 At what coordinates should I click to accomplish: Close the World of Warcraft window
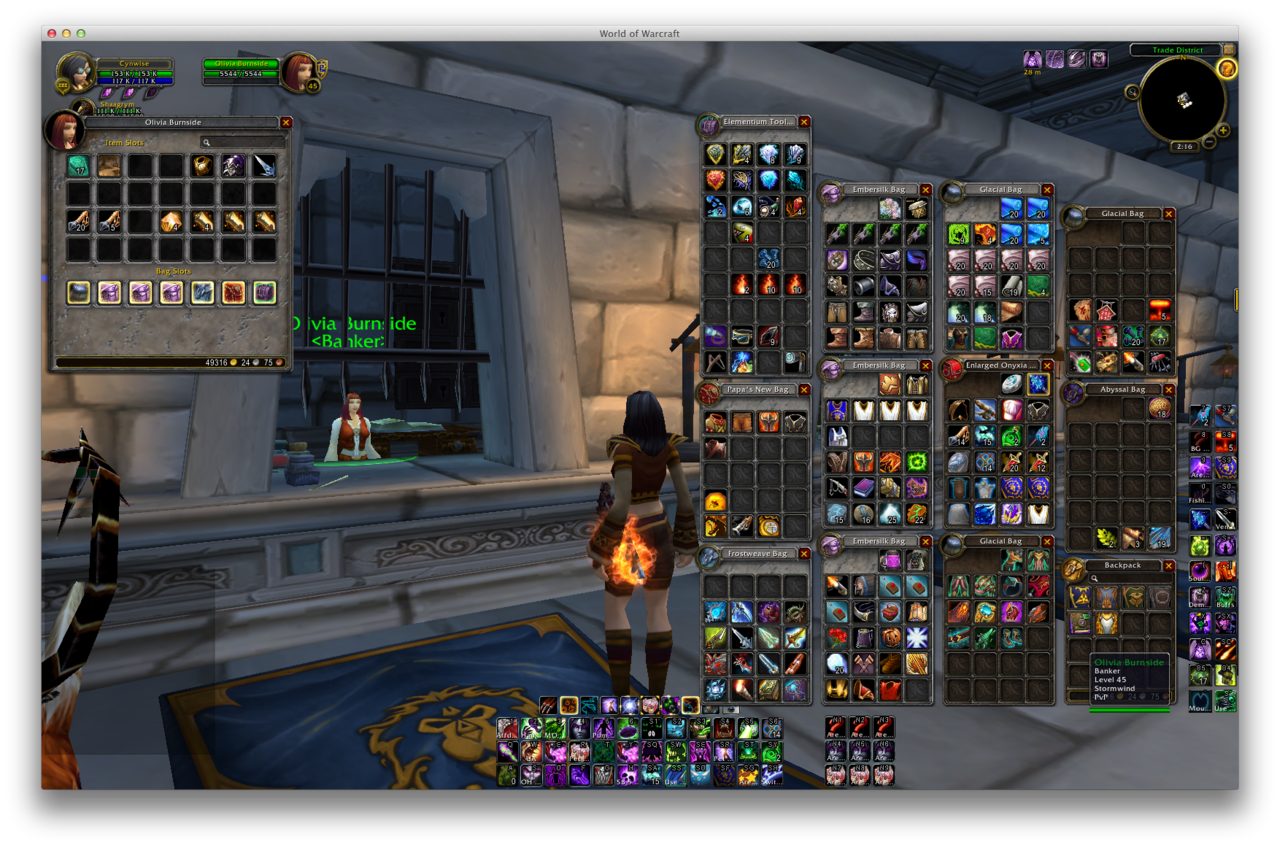pyautogui.click(x=52, y=33)
